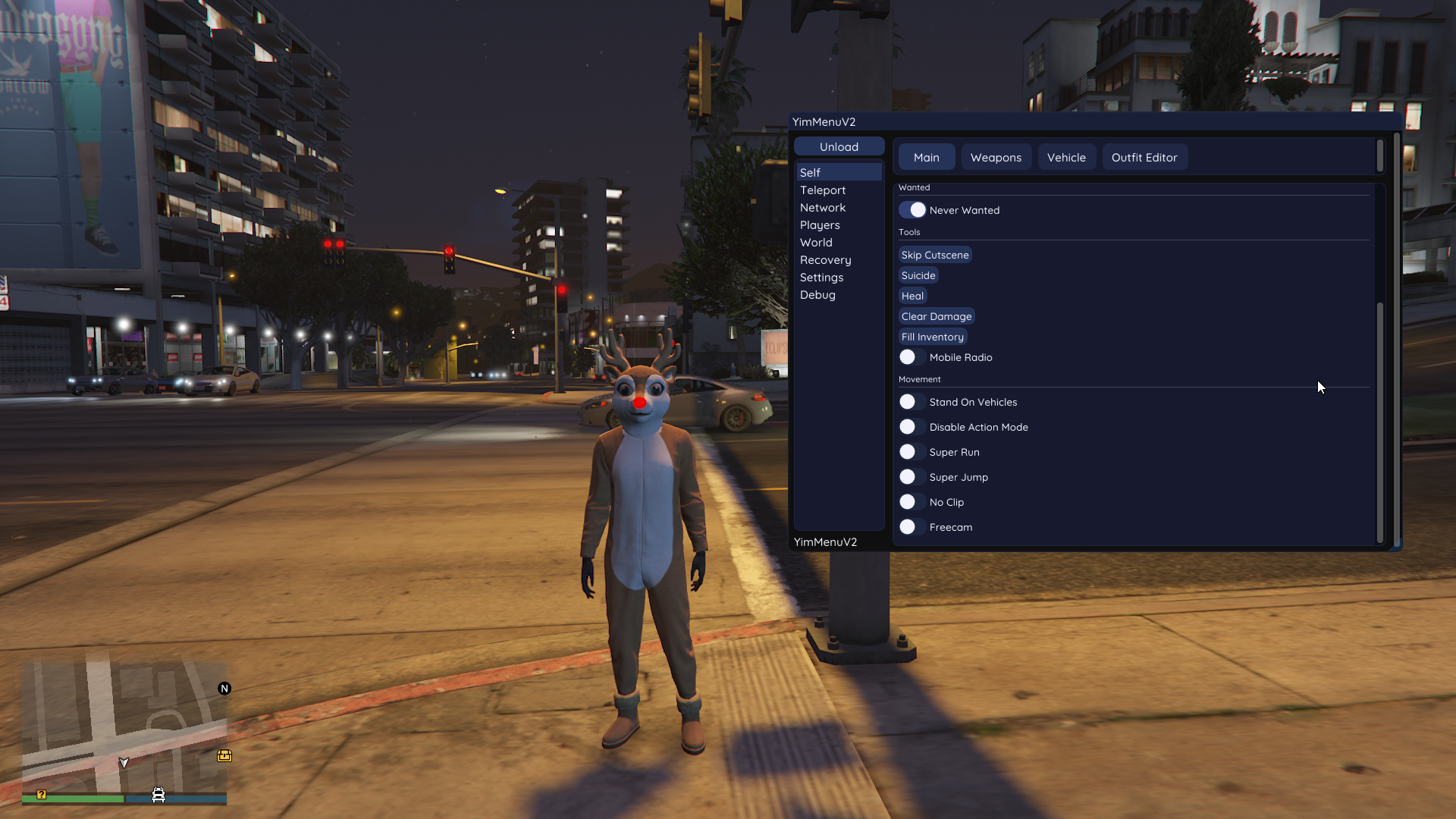Open the Settings section
Screen dimensions: 1456x819
click(821, 277)
